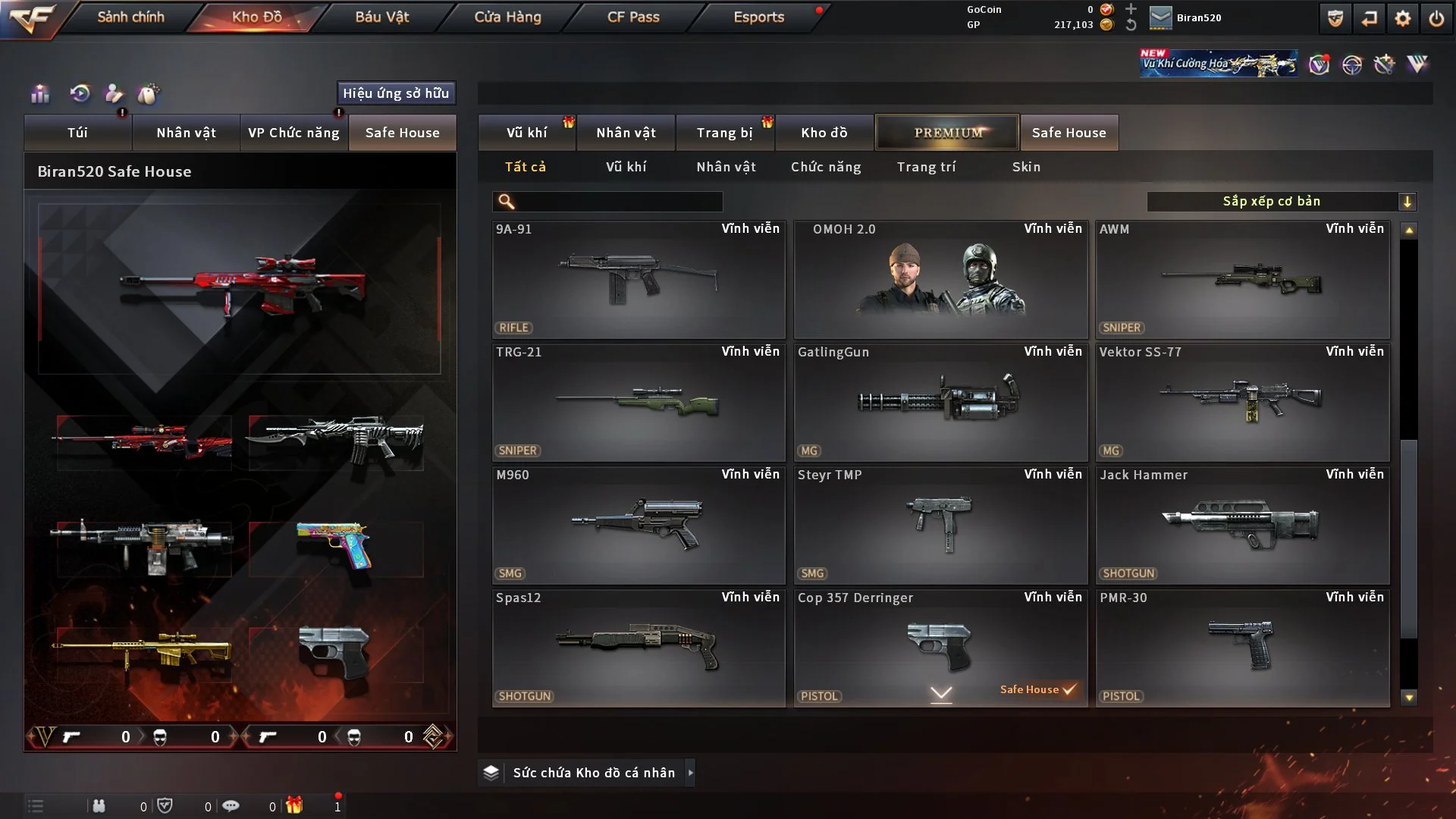Select the AWM sniper item
Viewport: 1456px width, 819px height.
[1242, 280]
